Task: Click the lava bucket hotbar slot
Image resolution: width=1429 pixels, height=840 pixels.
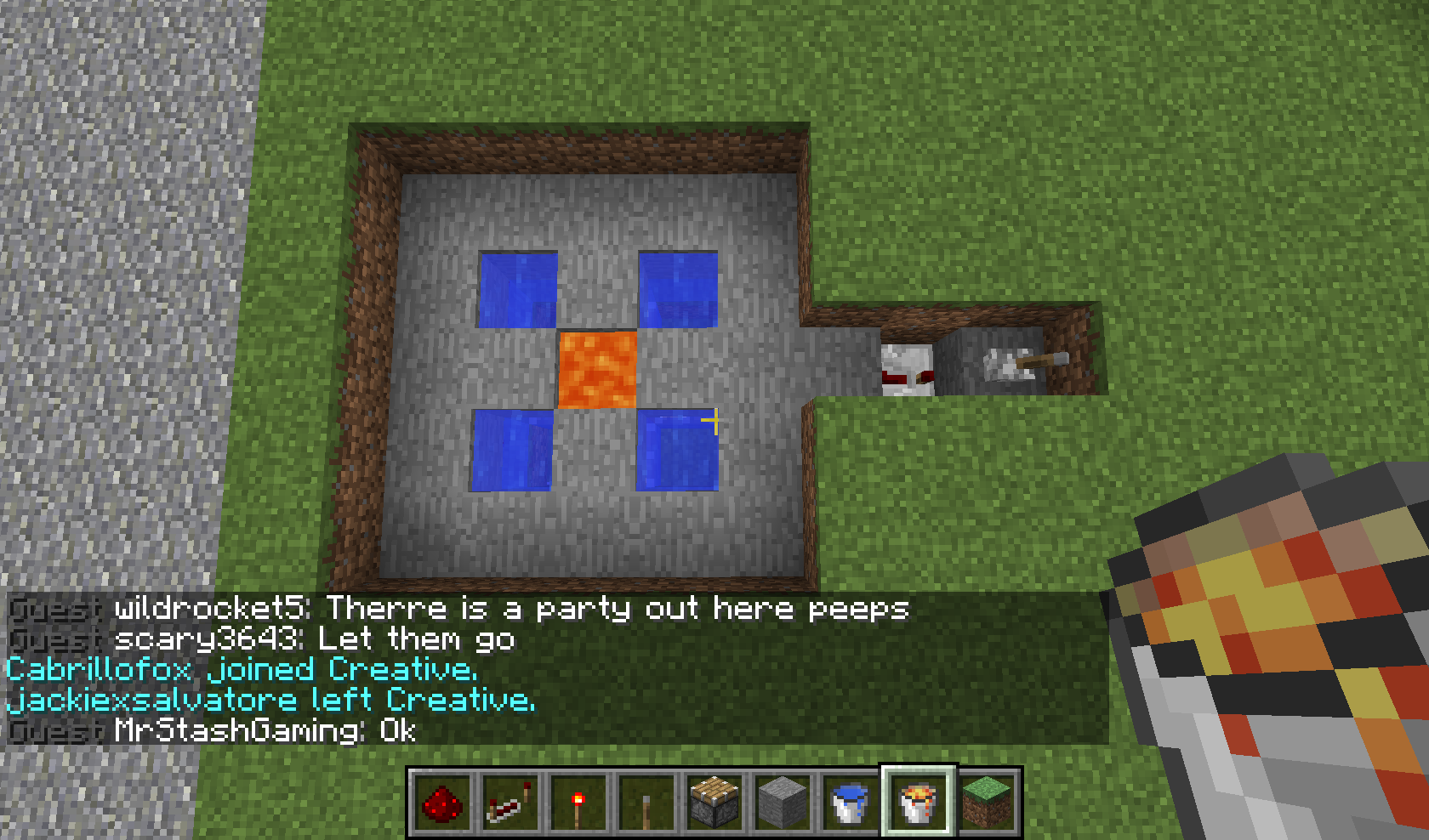Action: click(x=919, y=802)
